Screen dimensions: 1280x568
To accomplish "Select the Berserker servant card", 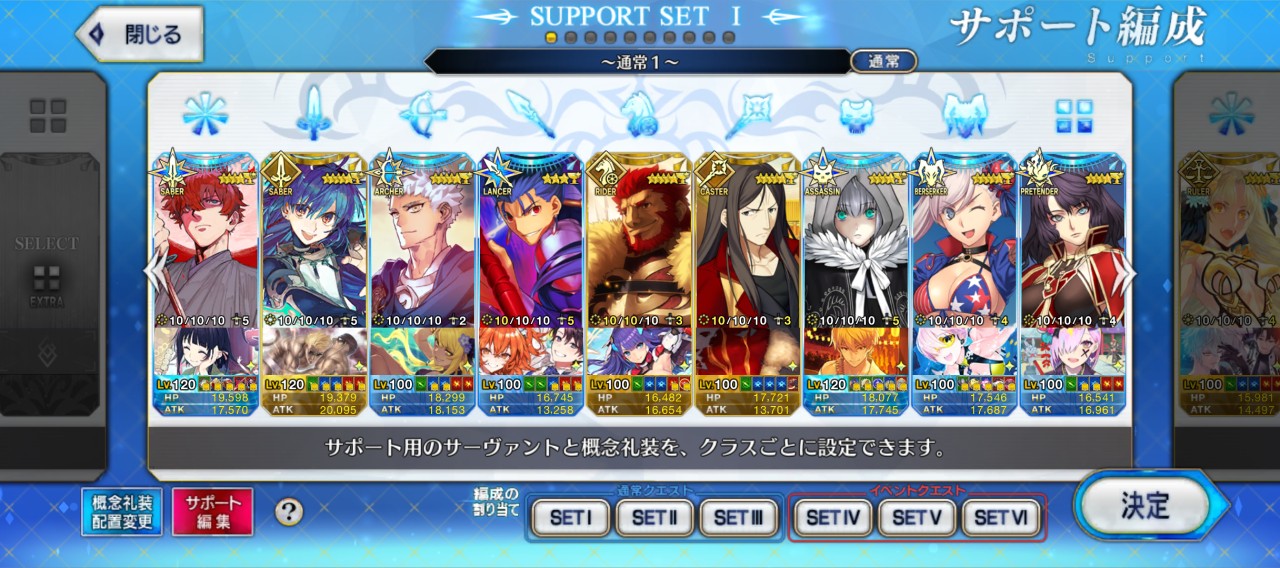I will tap(963, 250).
